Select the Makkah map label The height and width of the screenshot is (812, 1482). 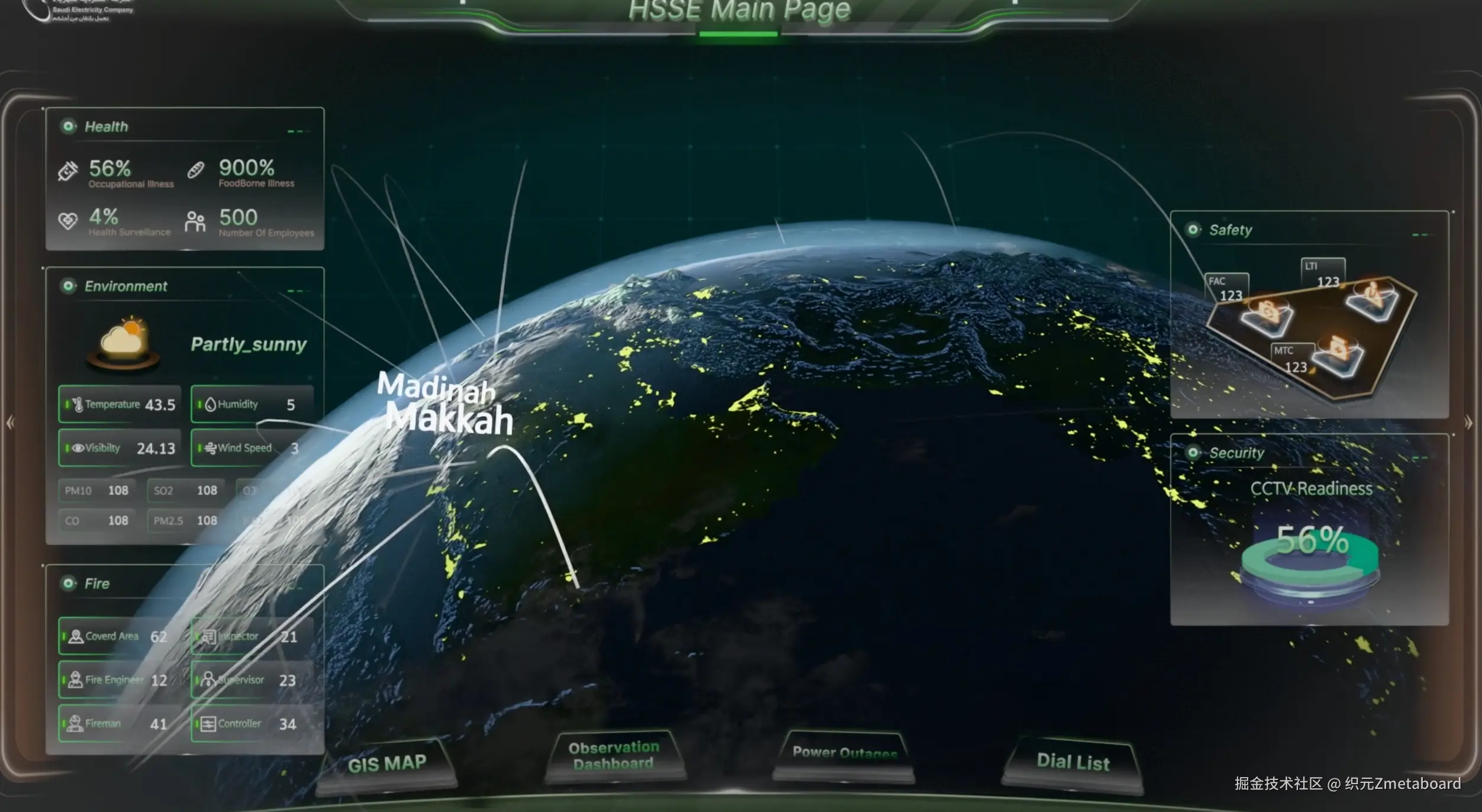click(450, 420)
